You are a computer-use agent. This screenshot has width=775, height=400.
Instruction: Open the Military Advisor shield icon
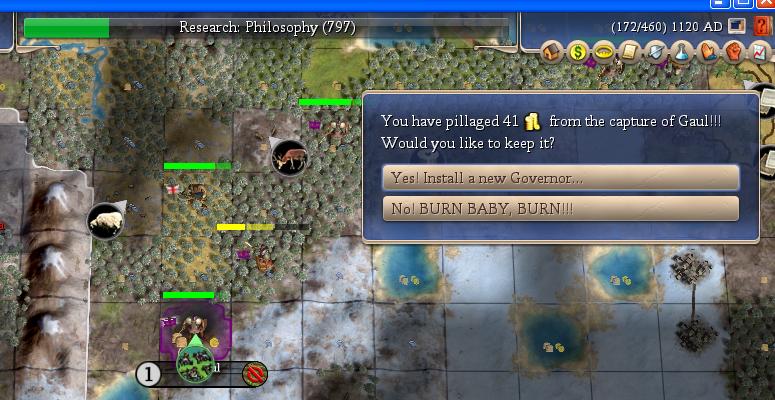click(655, 50)
